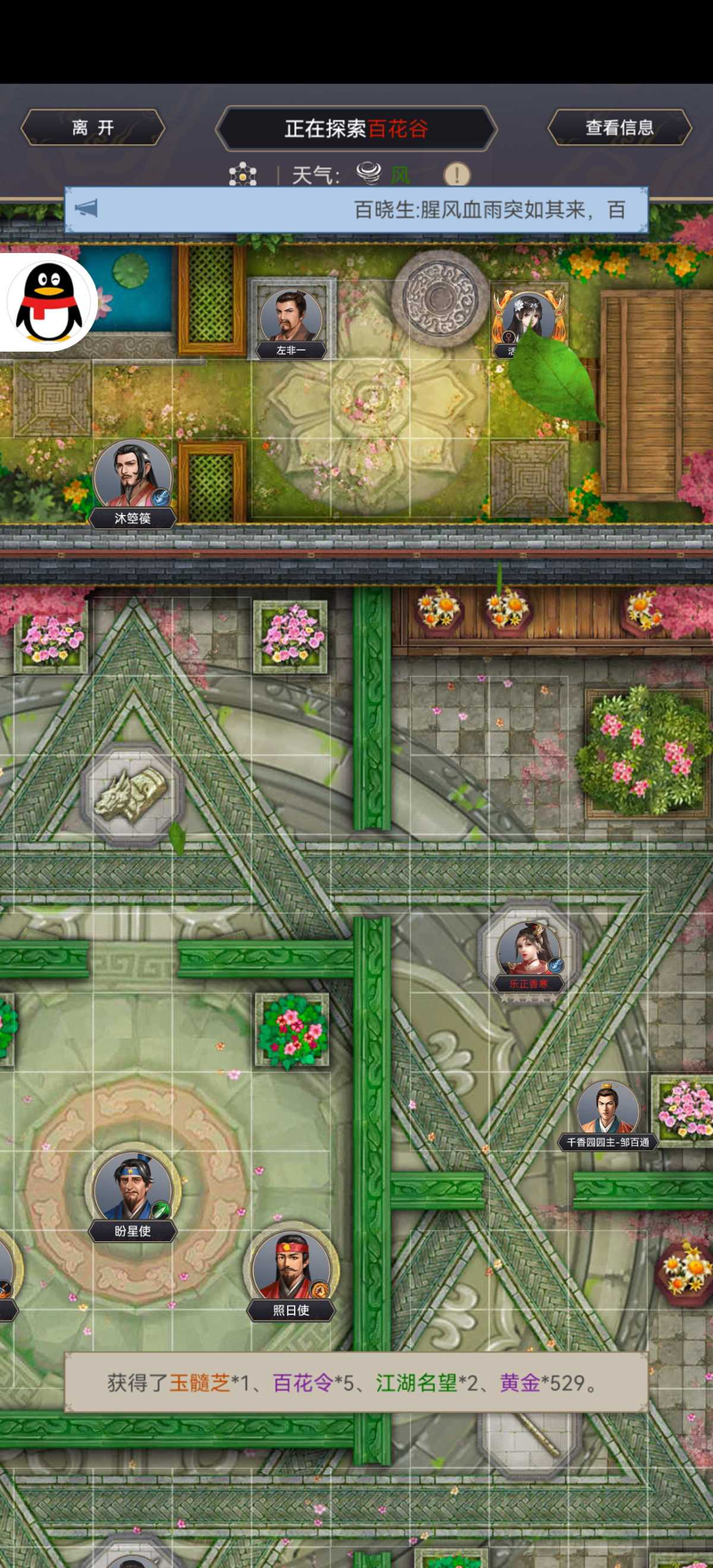This screenshot has height=1568, width=713.
Task: Select 千香园园主-邹百通 portrait
Action: (608, 1110)
